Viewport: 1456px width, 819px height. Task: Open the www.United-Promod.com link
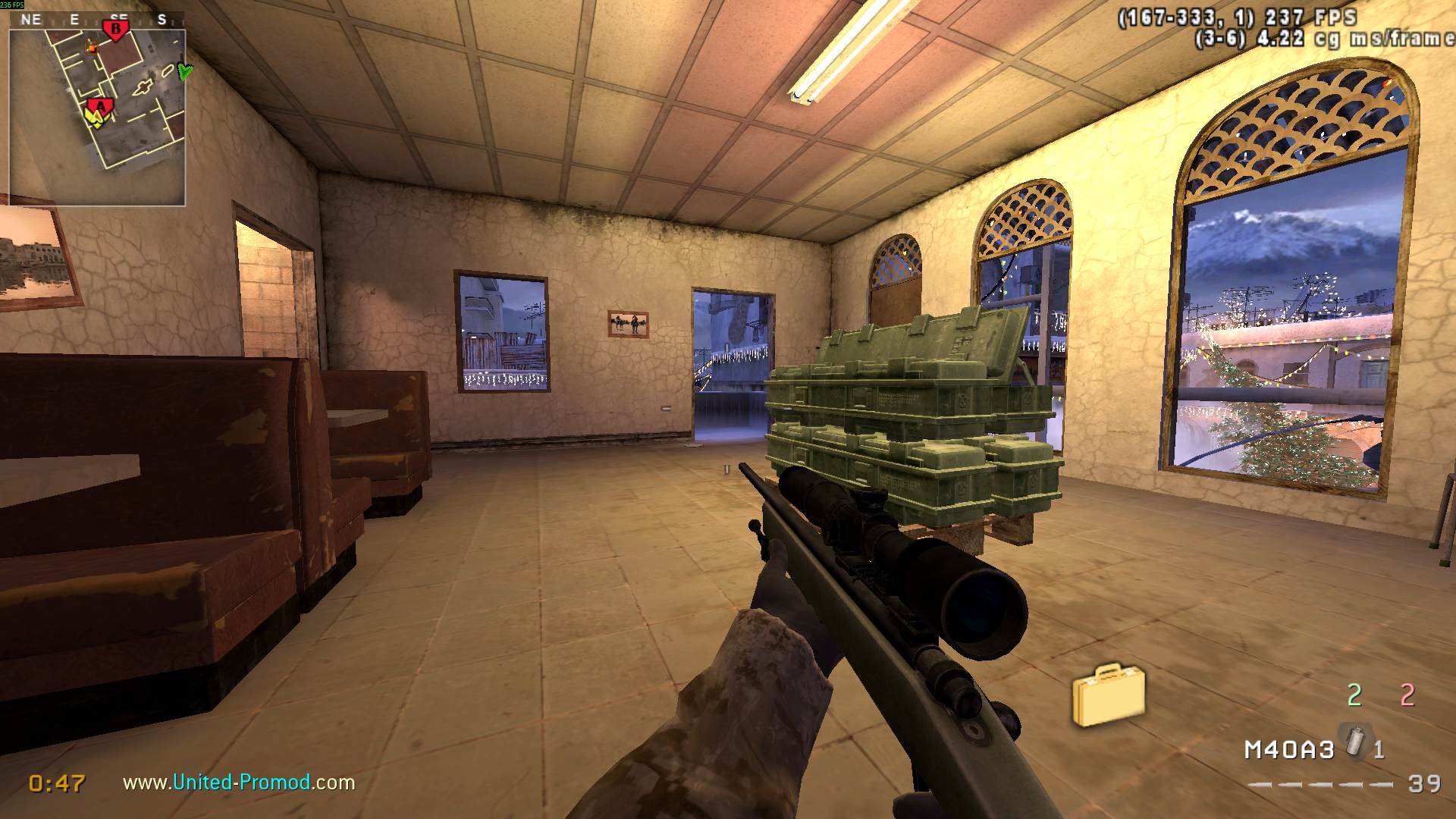[x=239, y=782]
